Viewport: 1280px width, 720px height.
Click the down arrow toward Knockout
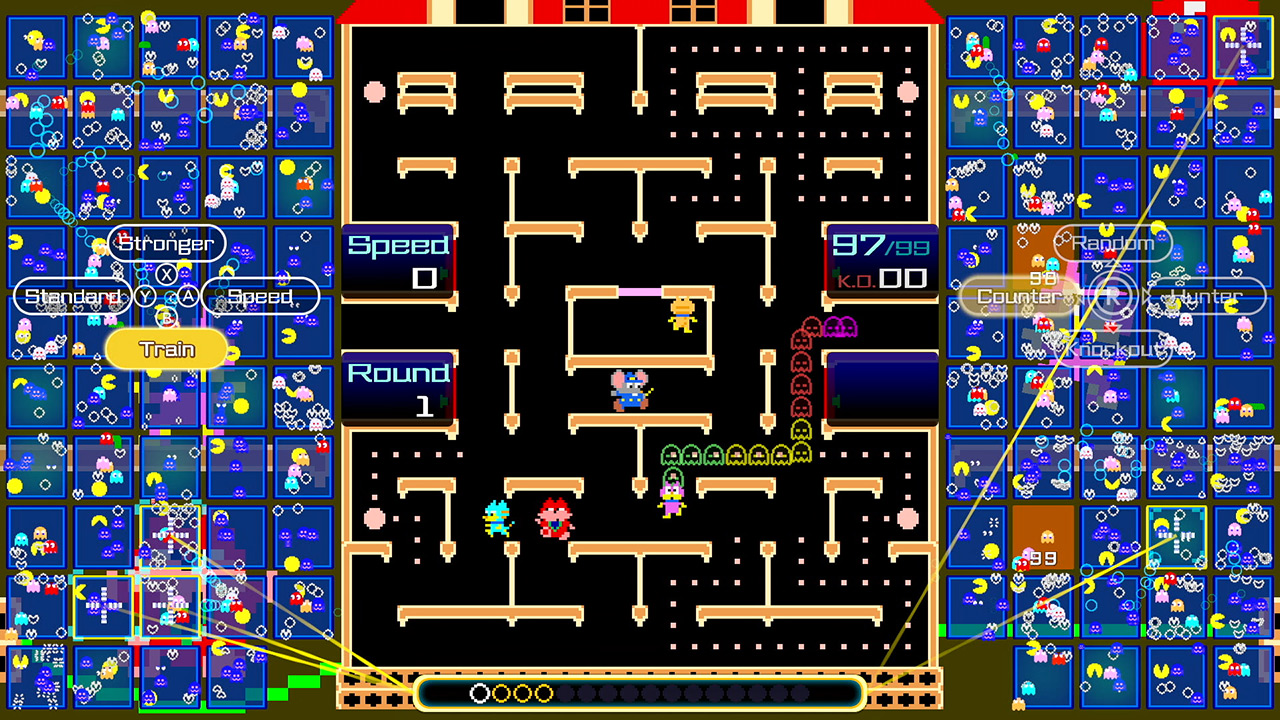(x=1112, y=327)
